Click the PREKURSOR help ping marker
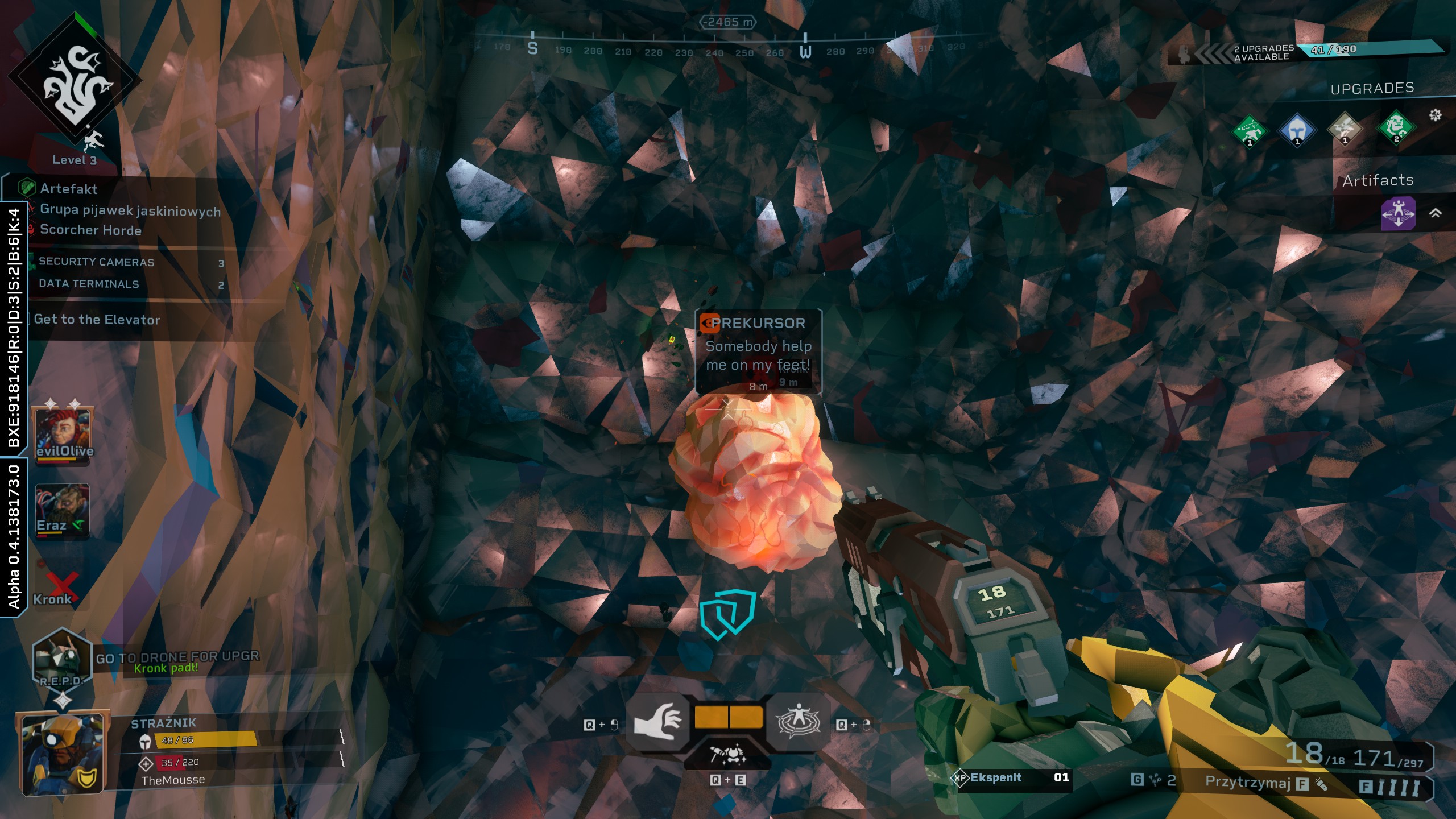Viewport: 1456px width, 819px height. (x=758, y=350)
